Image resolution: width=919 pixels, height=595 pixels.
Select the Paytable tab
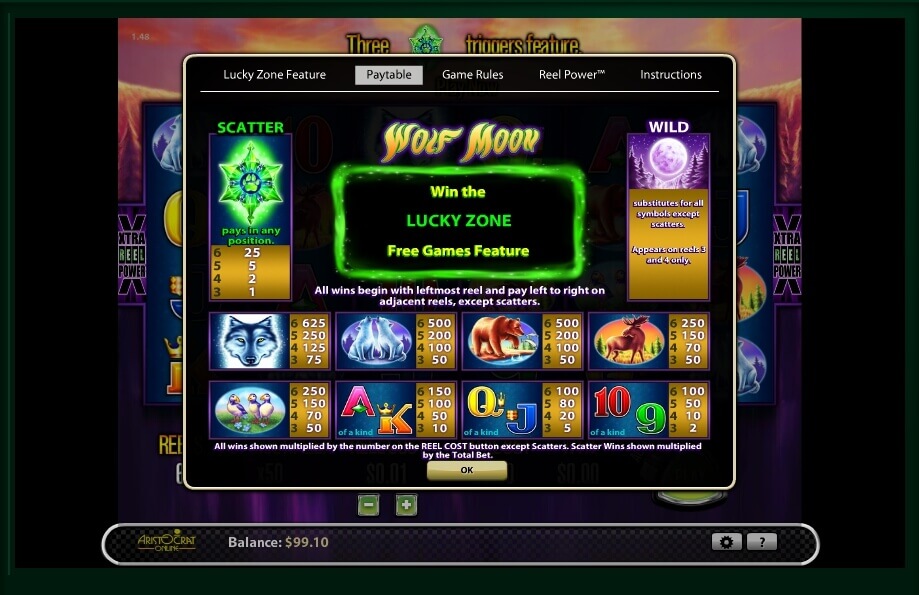pyautogui.click(x=389, y=75)
